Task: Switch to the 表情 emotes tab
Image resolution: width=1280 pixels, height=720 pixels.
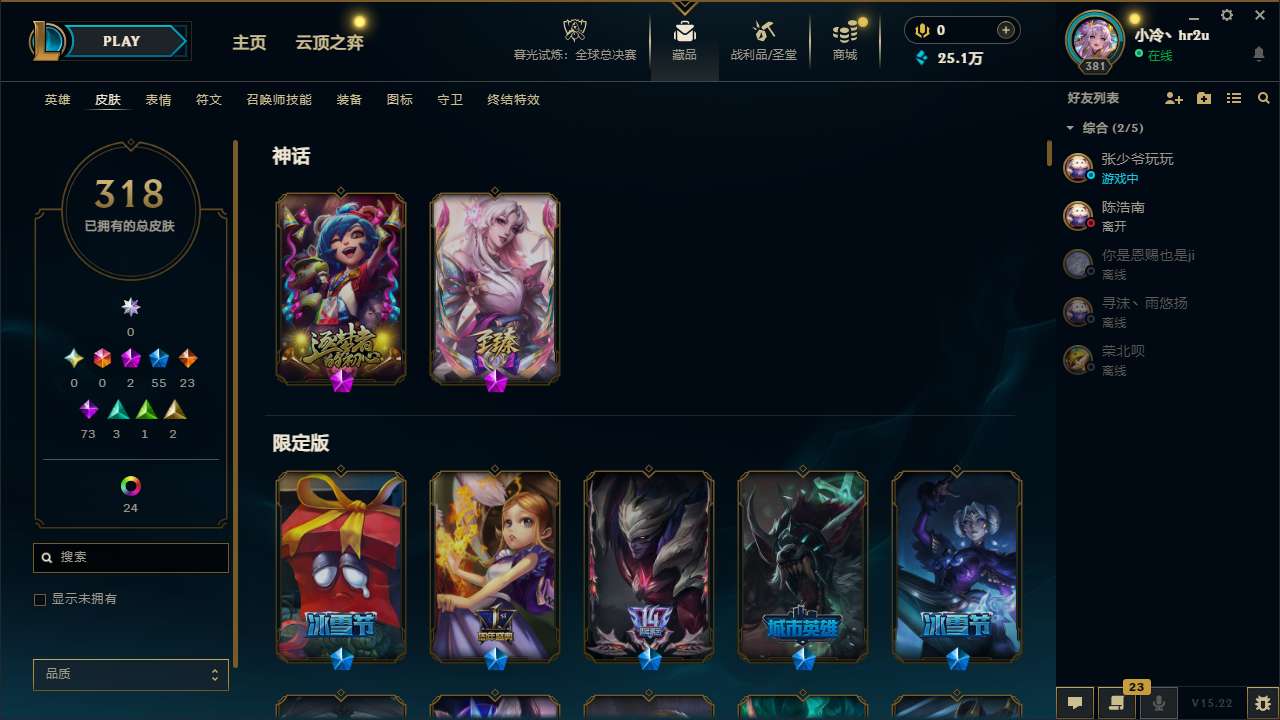Action: coord(158,99)
